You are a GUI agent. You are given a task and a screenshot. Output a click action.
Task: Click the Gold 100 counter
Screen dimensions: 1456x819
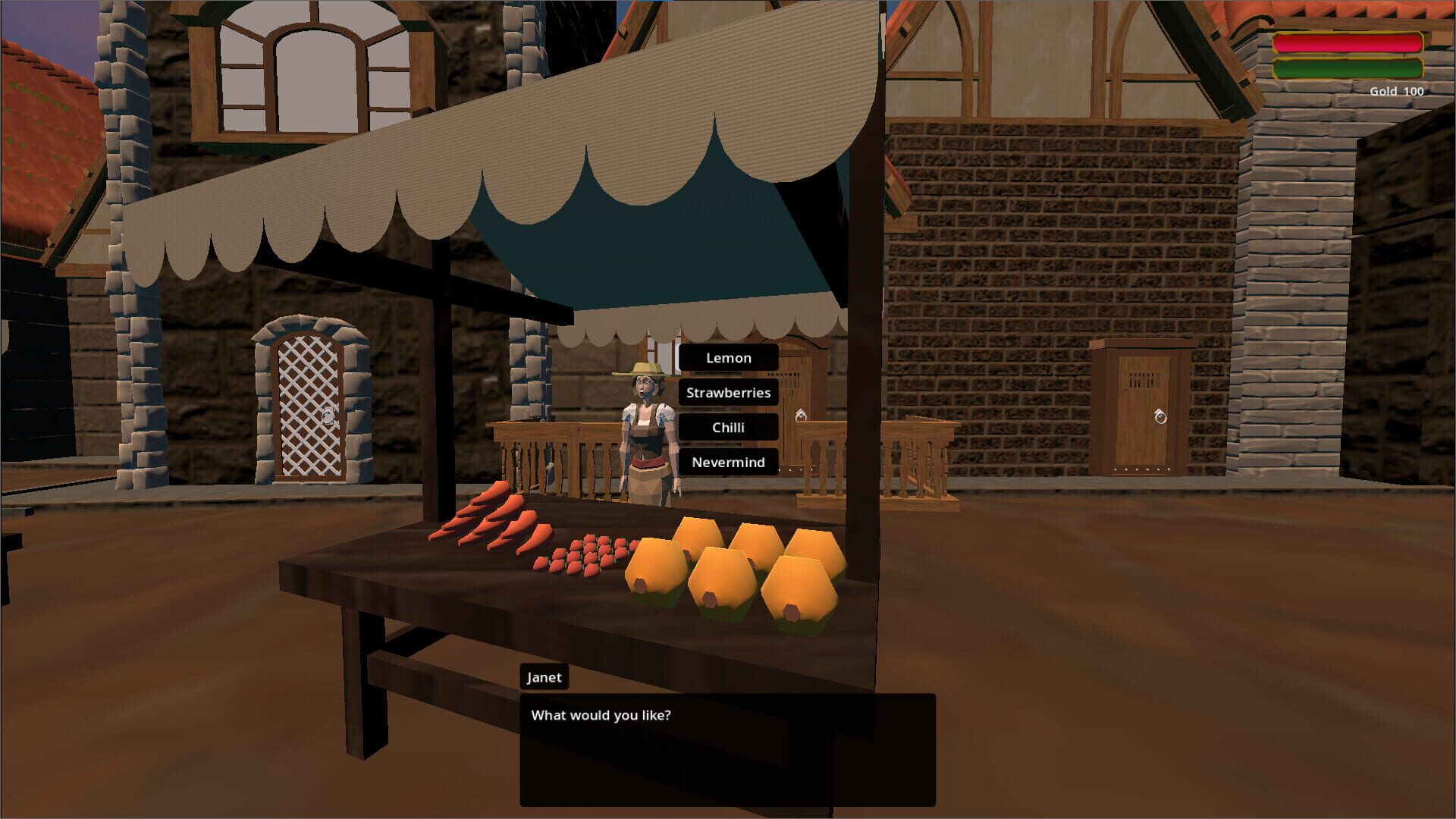coord(1398,91)
